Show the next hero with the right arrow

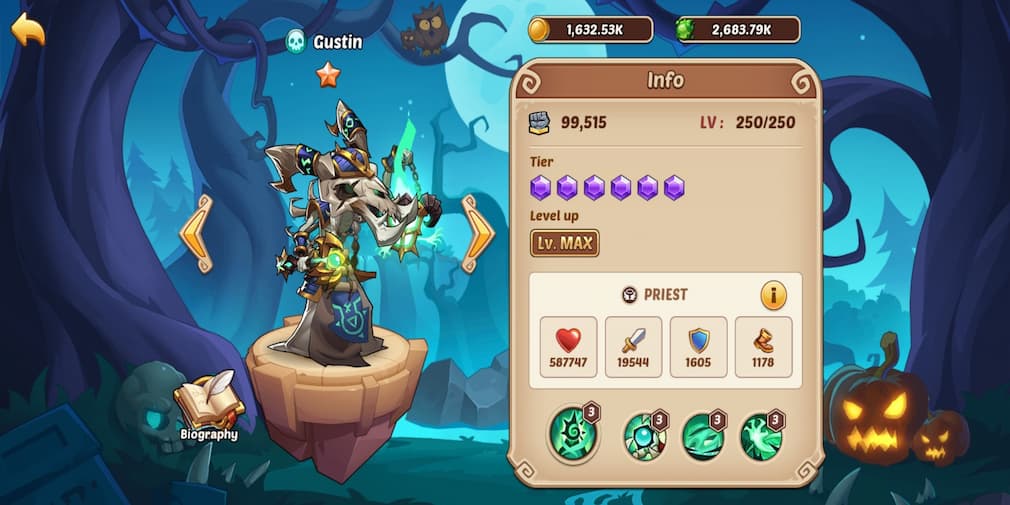[478, 233]
